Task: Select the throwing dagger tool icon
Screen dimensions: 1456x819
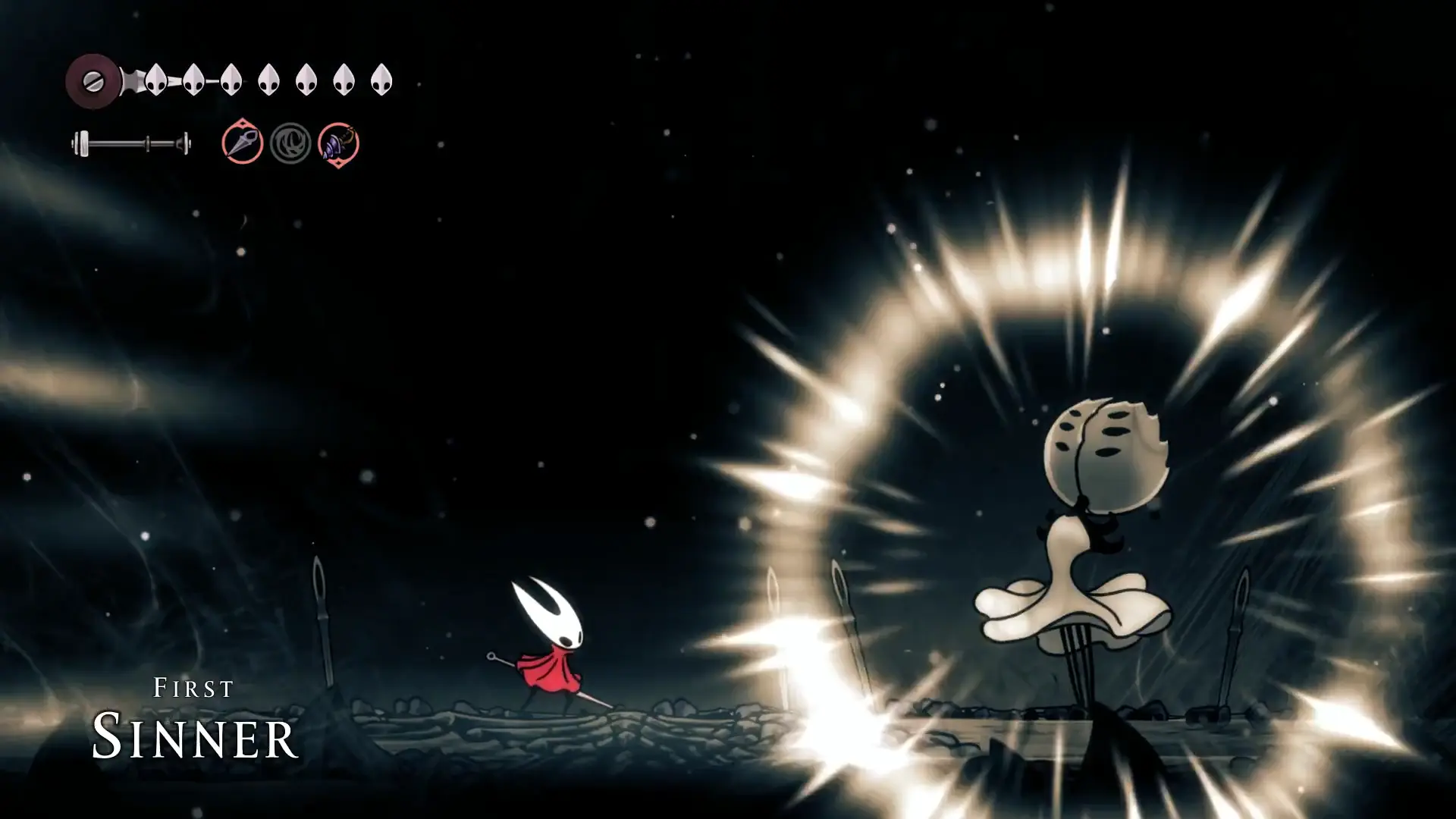Action: tap(243, 143)
